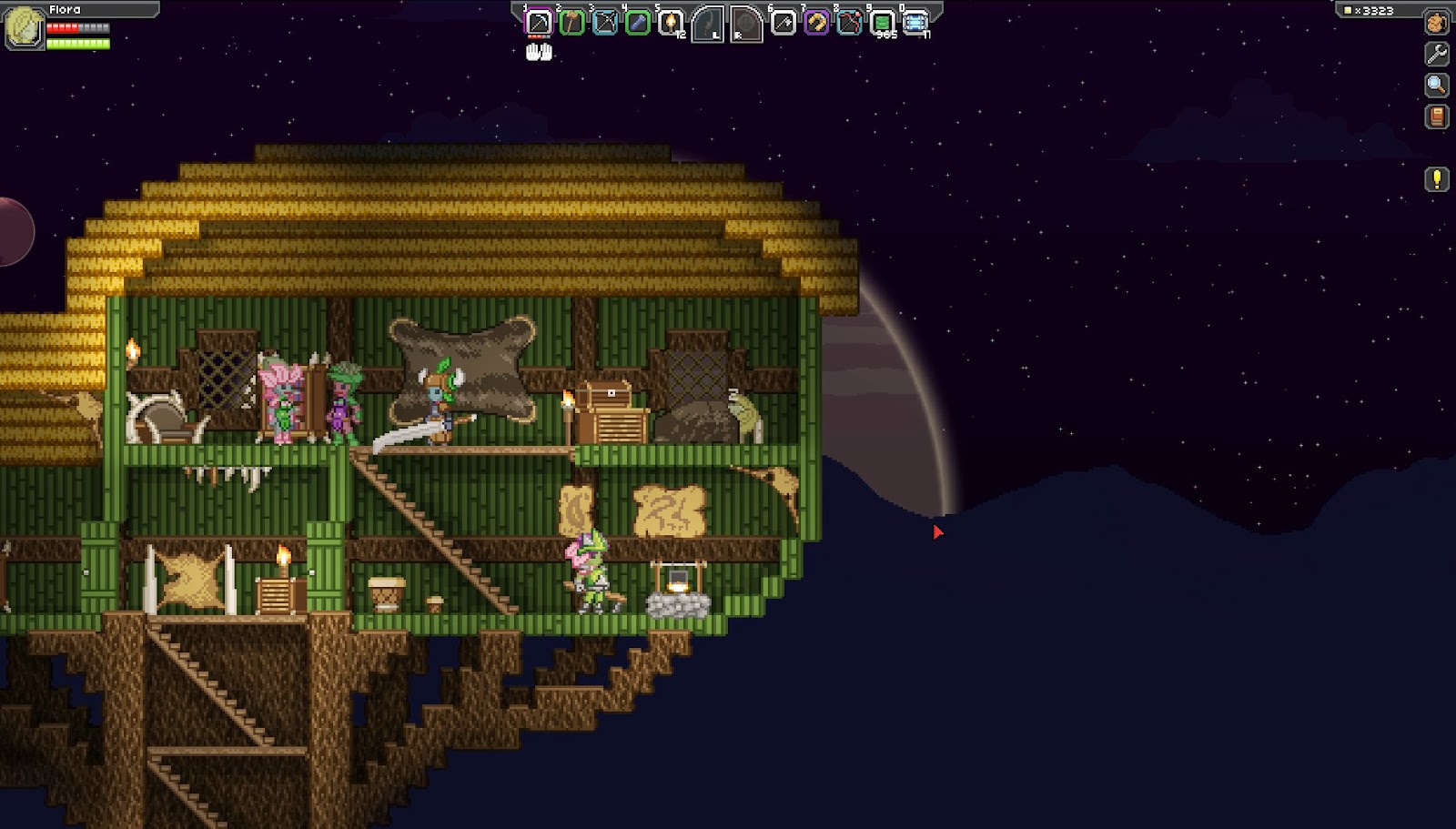Choose the red bow in slot 8
Image resolution: width=1456 pixels, height=829 pixels.
coord(849,23)
